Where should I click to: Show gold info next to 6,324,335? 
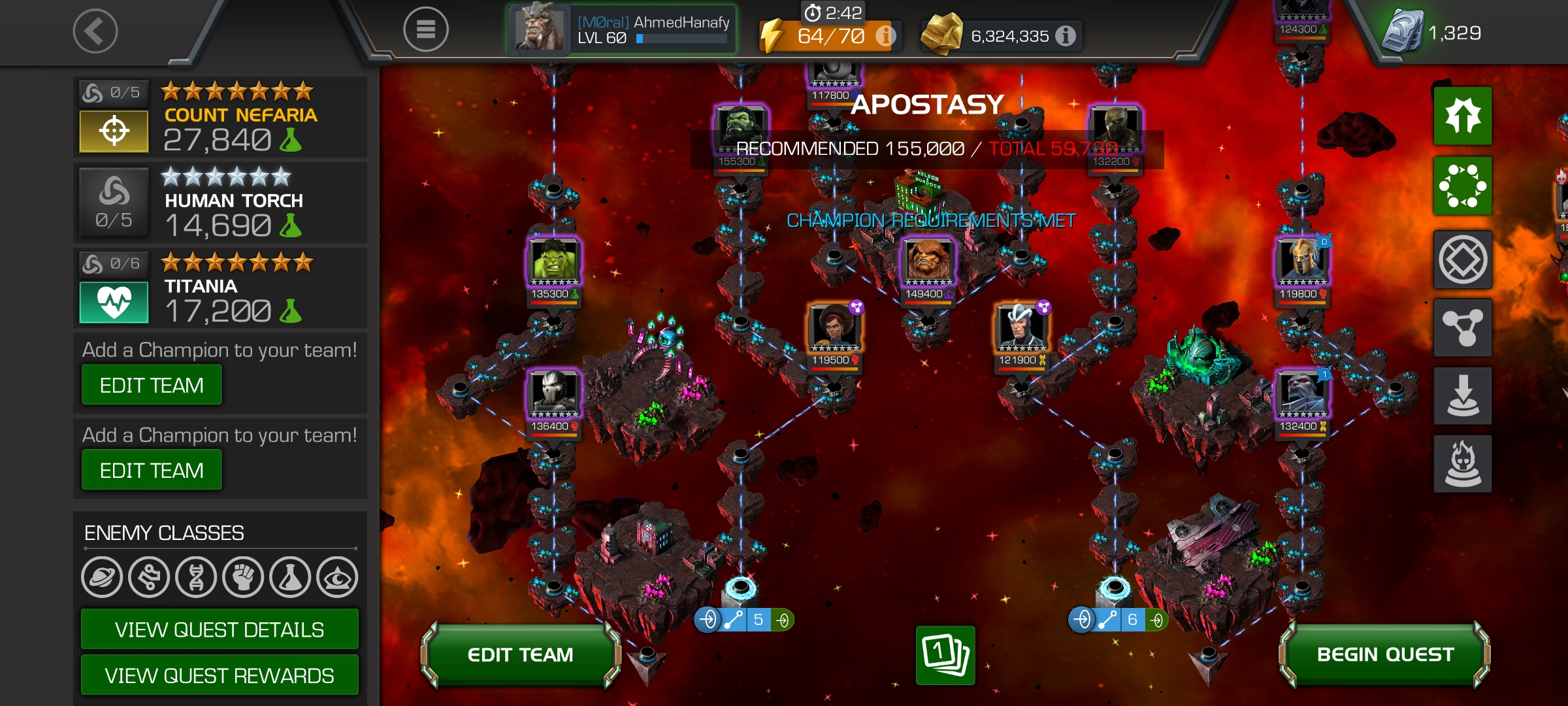(1065, 35)
